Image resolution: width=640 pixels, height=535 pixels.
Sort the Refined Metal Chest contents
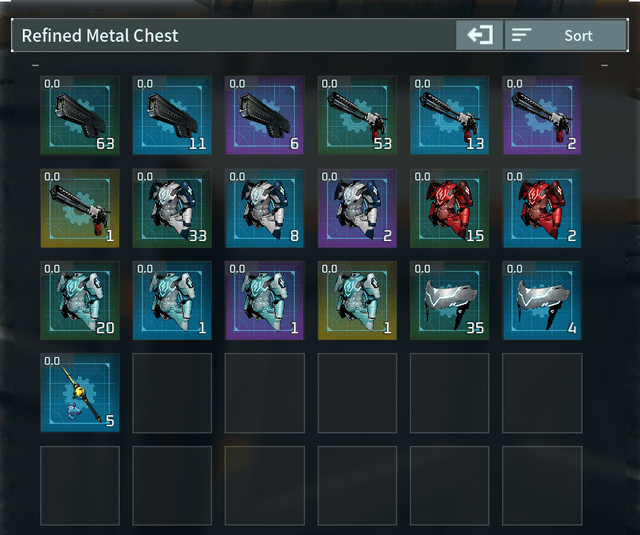click(566, 35)
